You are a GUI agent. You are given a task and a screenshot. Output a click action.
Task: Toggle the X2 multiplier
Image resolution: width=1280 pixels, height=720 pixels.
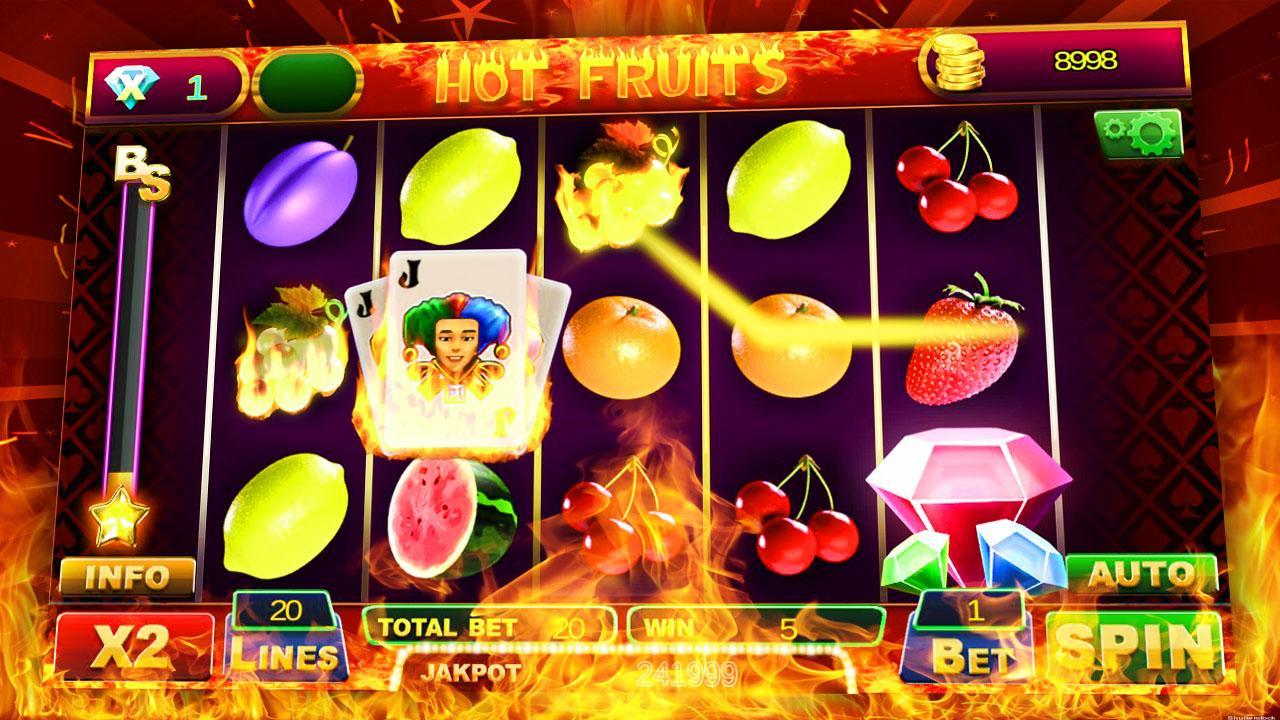(x=132, y=646)
